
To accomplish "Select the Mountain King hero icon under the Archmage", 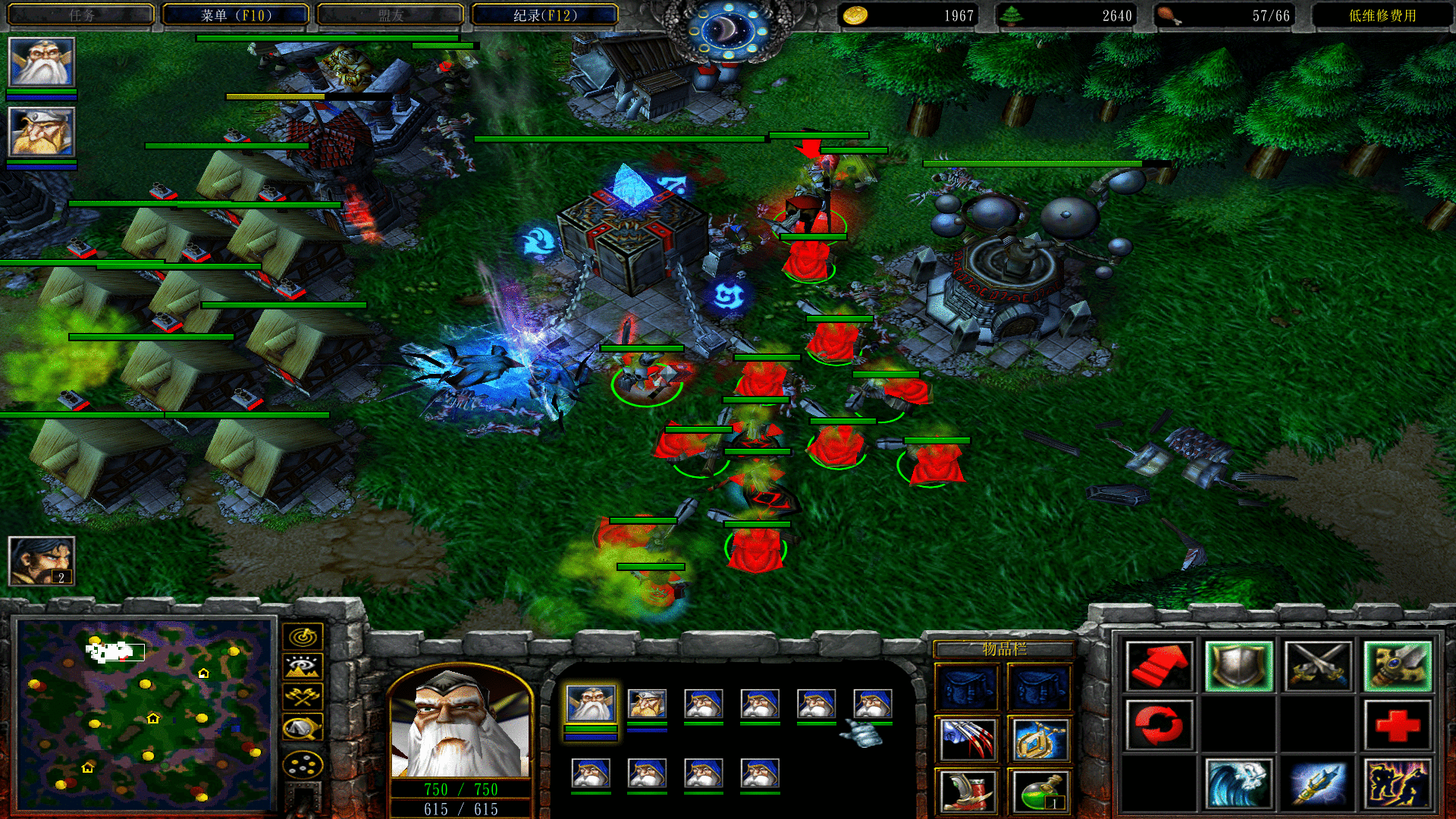I will [42, 132].
